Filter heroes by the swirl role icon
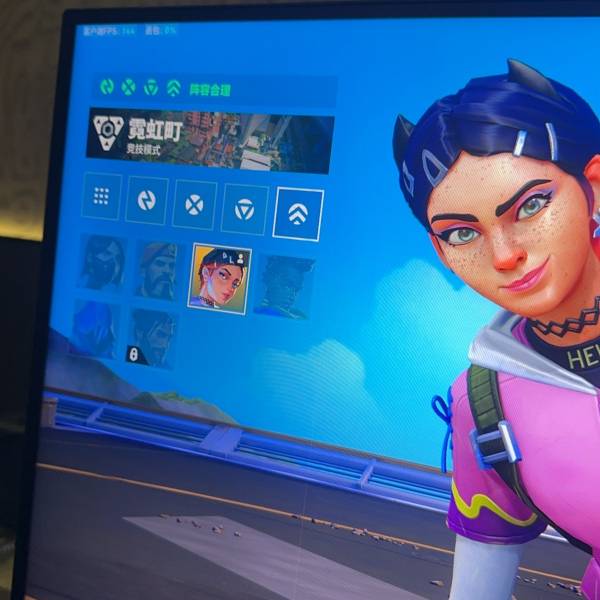Viewport: 600px width, 600px height. click(x=147, y=200)
